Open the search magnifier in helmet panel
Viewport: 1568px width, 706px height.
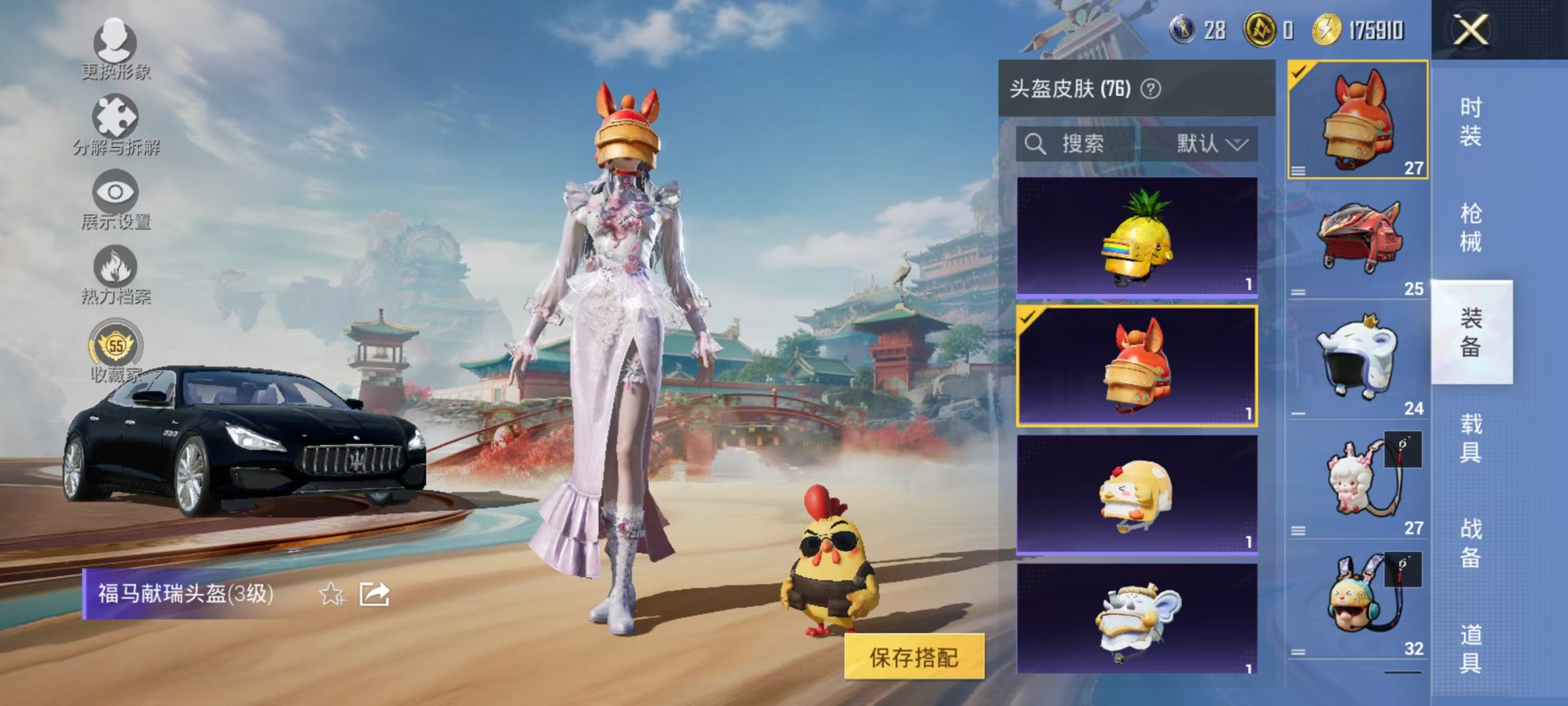[x=1036, y=144]
